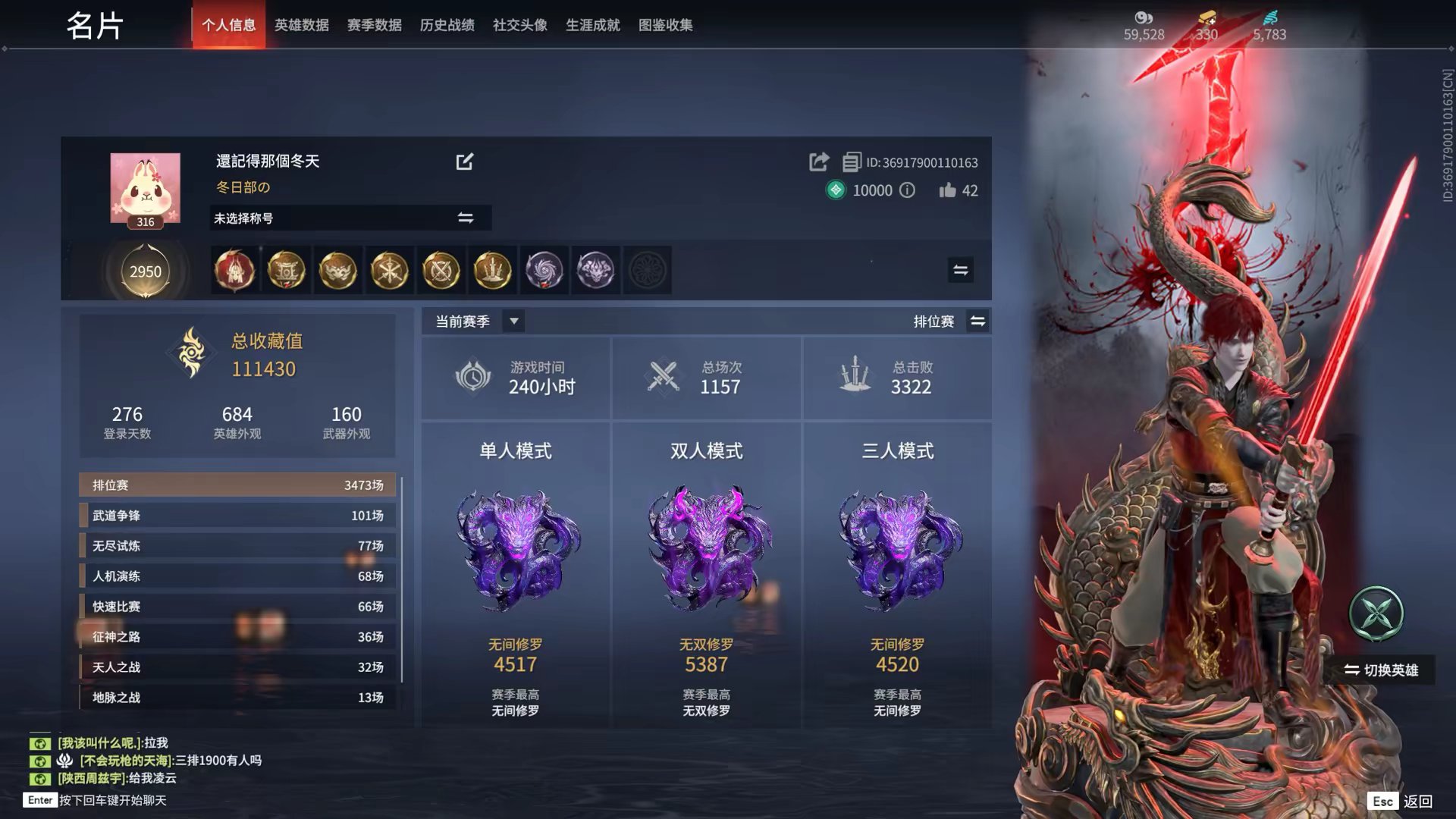Viewport: 1456px width, 819px height.
Task: Open the chat input box
Action: [112, 800]
